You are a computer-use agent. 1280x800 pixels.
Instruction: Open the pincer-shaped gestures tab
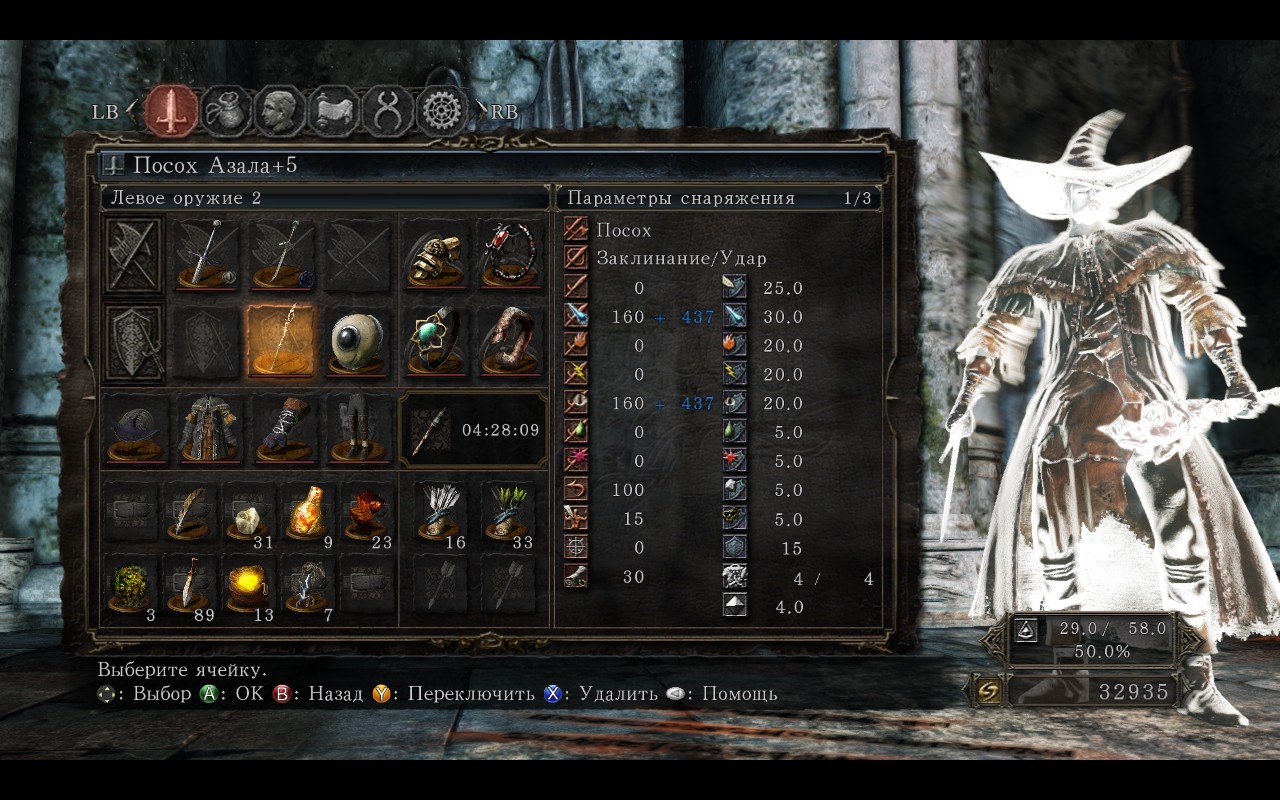point(387,111)
